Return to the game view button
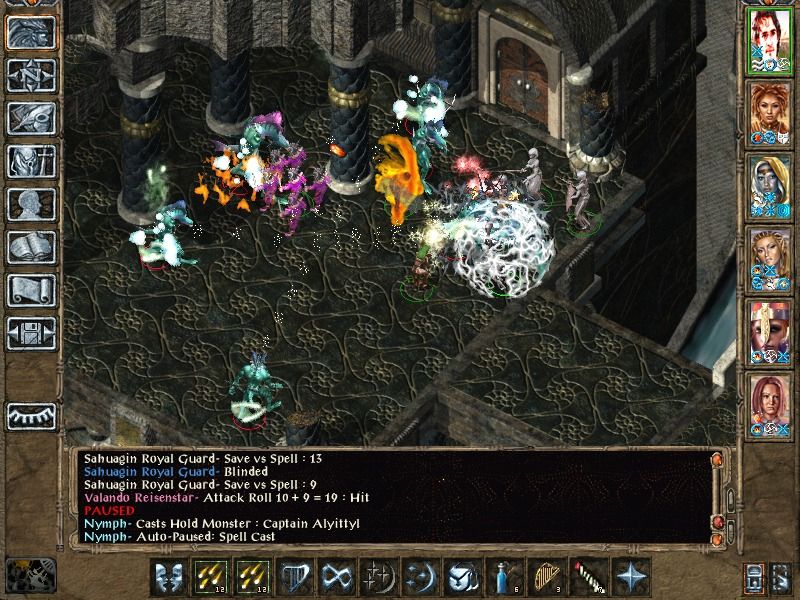 coord(30,32)
